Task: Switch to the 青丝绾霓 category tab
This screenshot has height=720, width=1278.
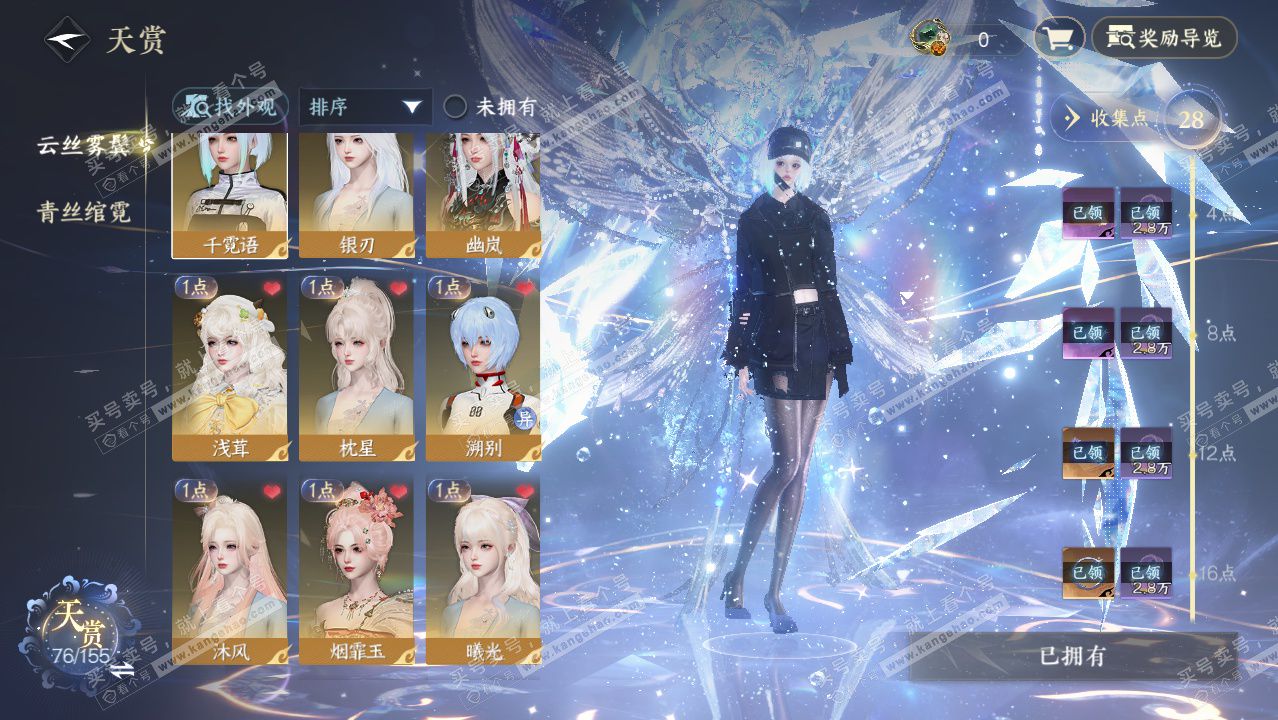Action: click(x=84, y=211)
